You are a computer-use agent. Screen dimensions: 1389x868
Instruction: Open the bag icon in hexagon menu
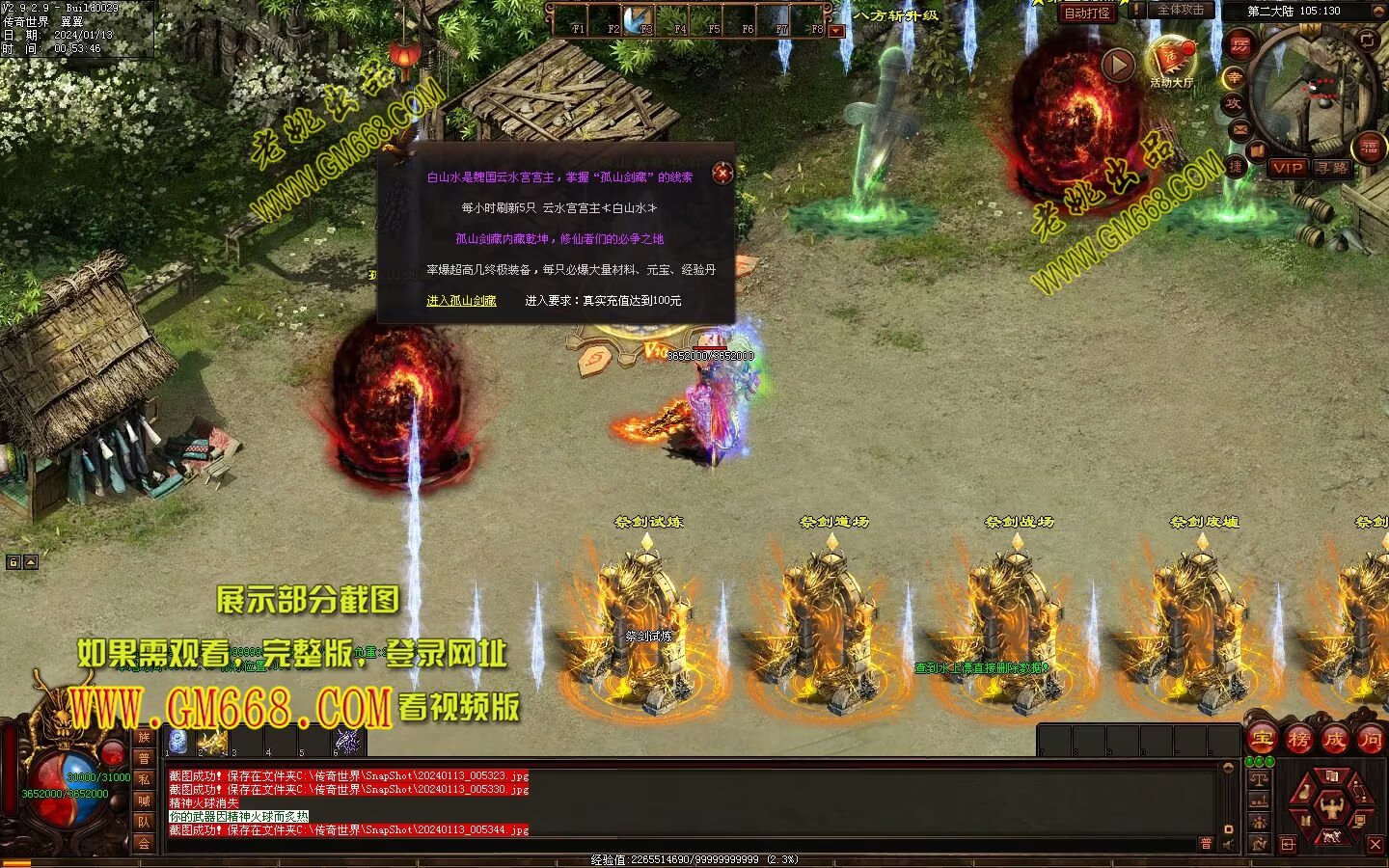[1306, 793]
